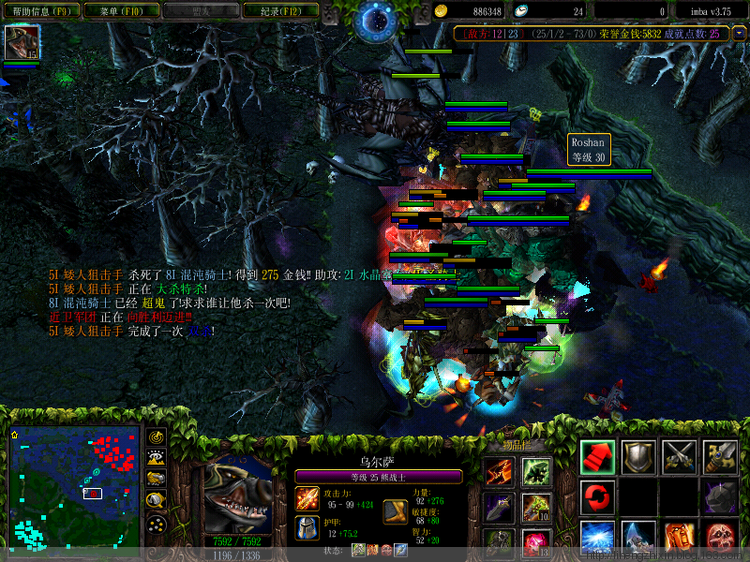Click the red circular arrows command
This screenshot has height=562, width=750.
(x=598, y=497)
